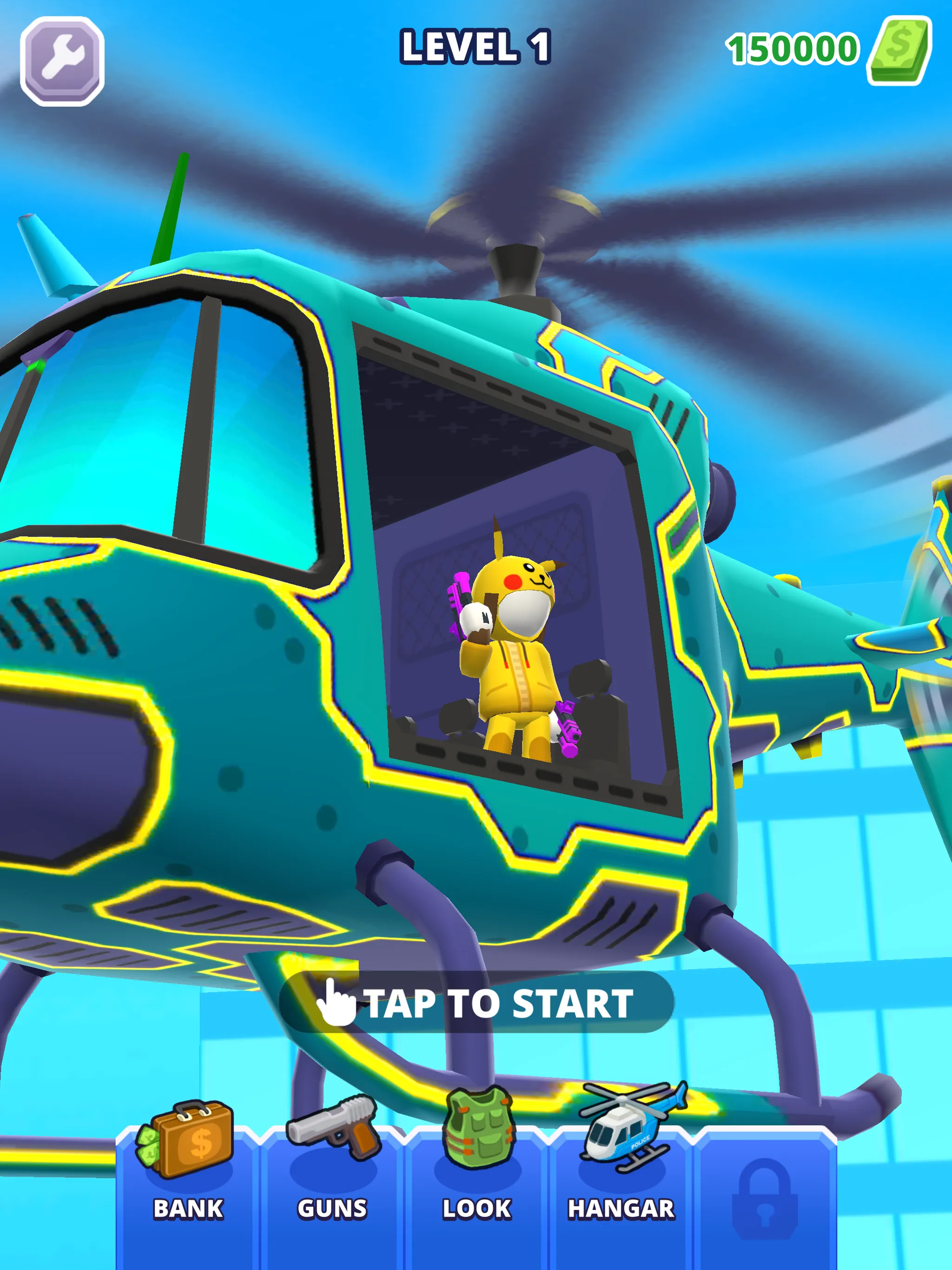Select the Guns pistol icon

[332, 1125]
